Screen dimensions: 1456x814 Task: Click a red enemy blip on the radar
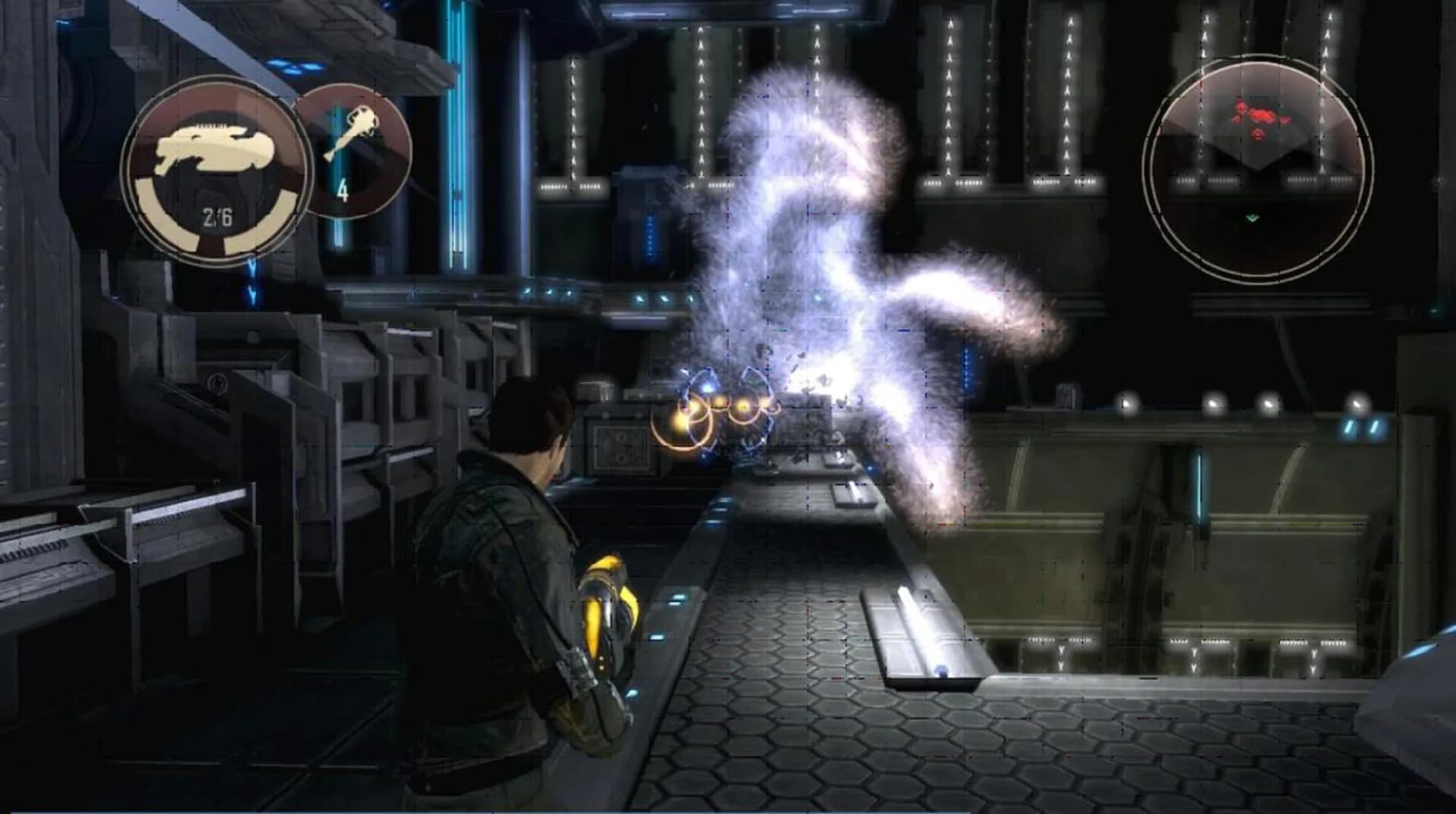pos(1261,114)
